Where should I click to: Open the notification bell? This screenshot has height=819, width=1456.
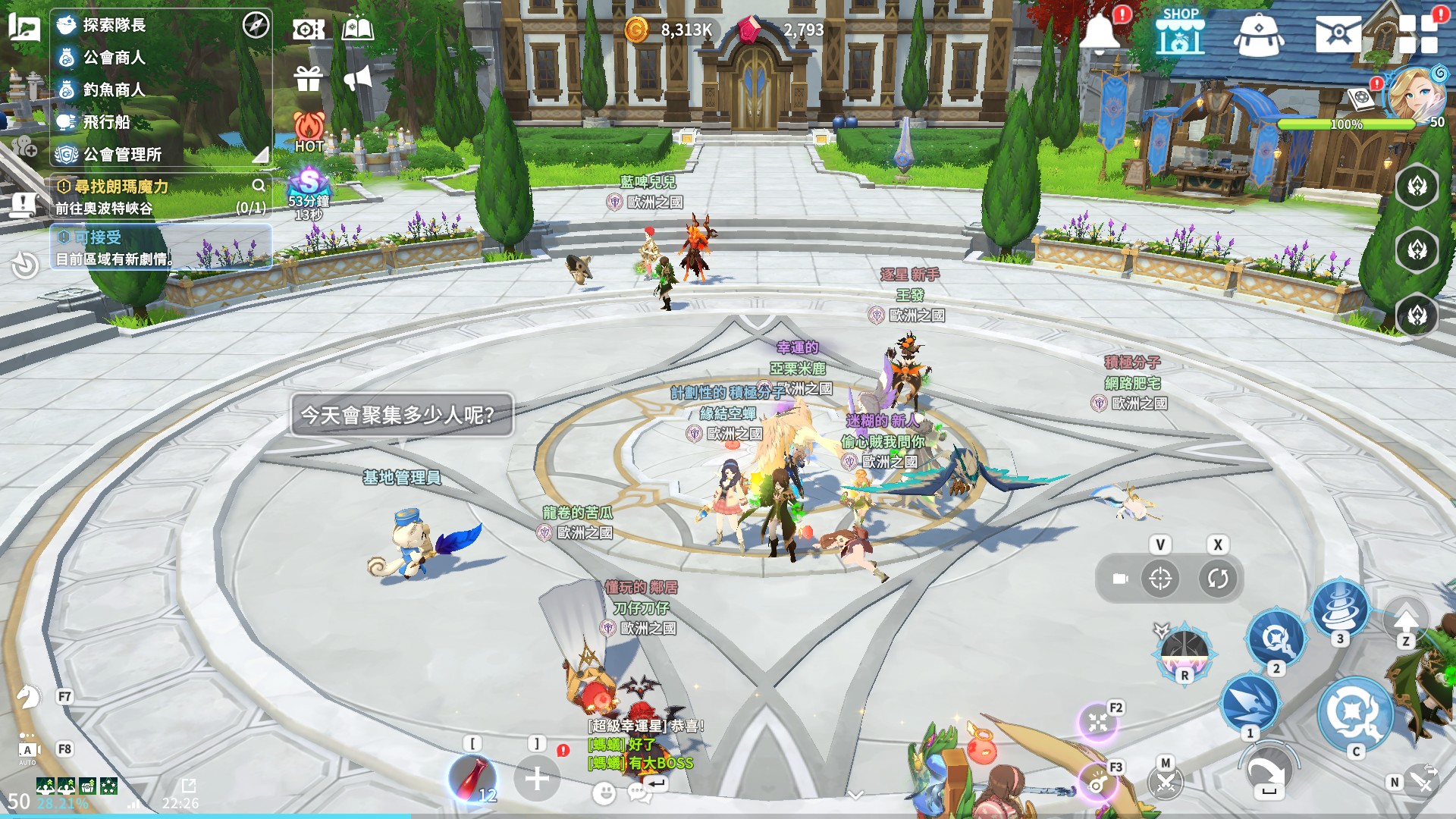pos(1100,33)
